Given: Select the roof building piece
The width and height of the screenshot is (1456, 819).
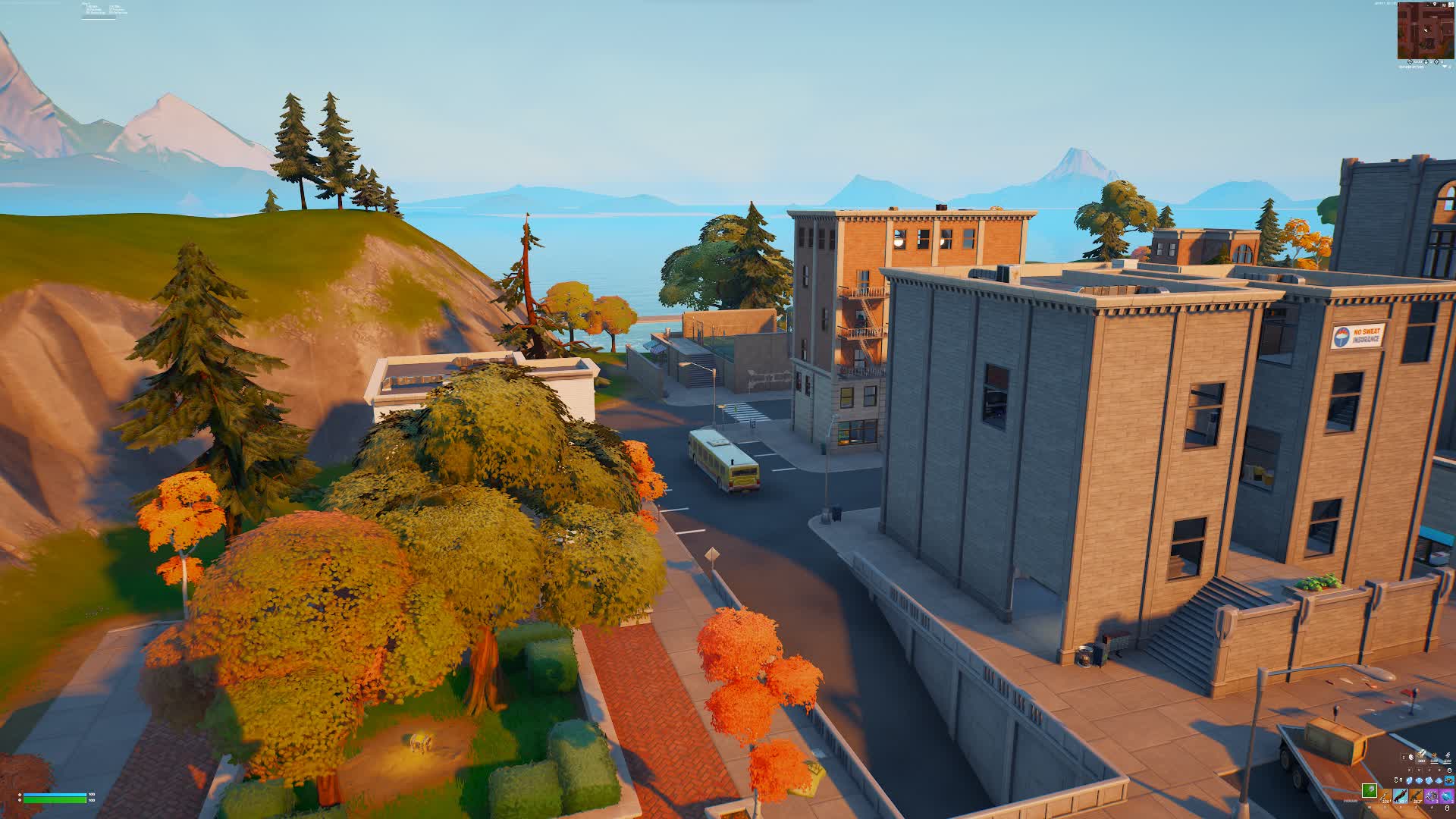Looking at the screenshot, I should tap(1439, 780).
